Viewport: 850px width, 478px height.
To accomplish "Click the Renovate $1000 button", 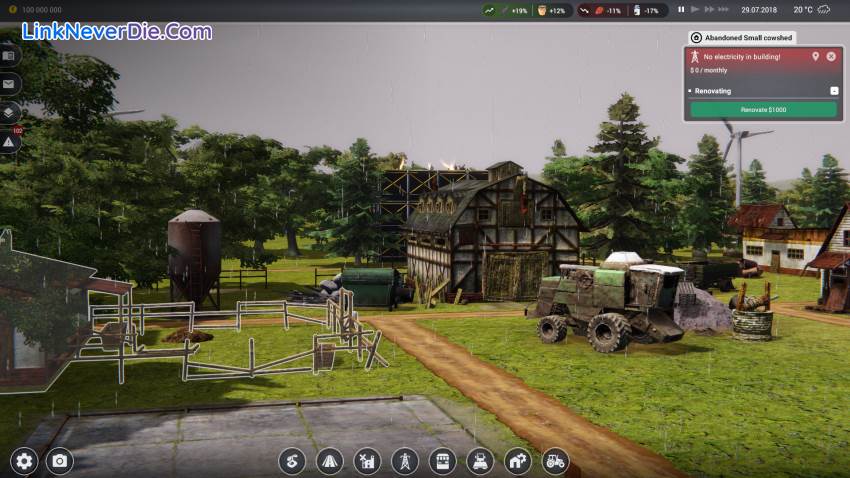I will pyautogui.click(x=763, y=109).
